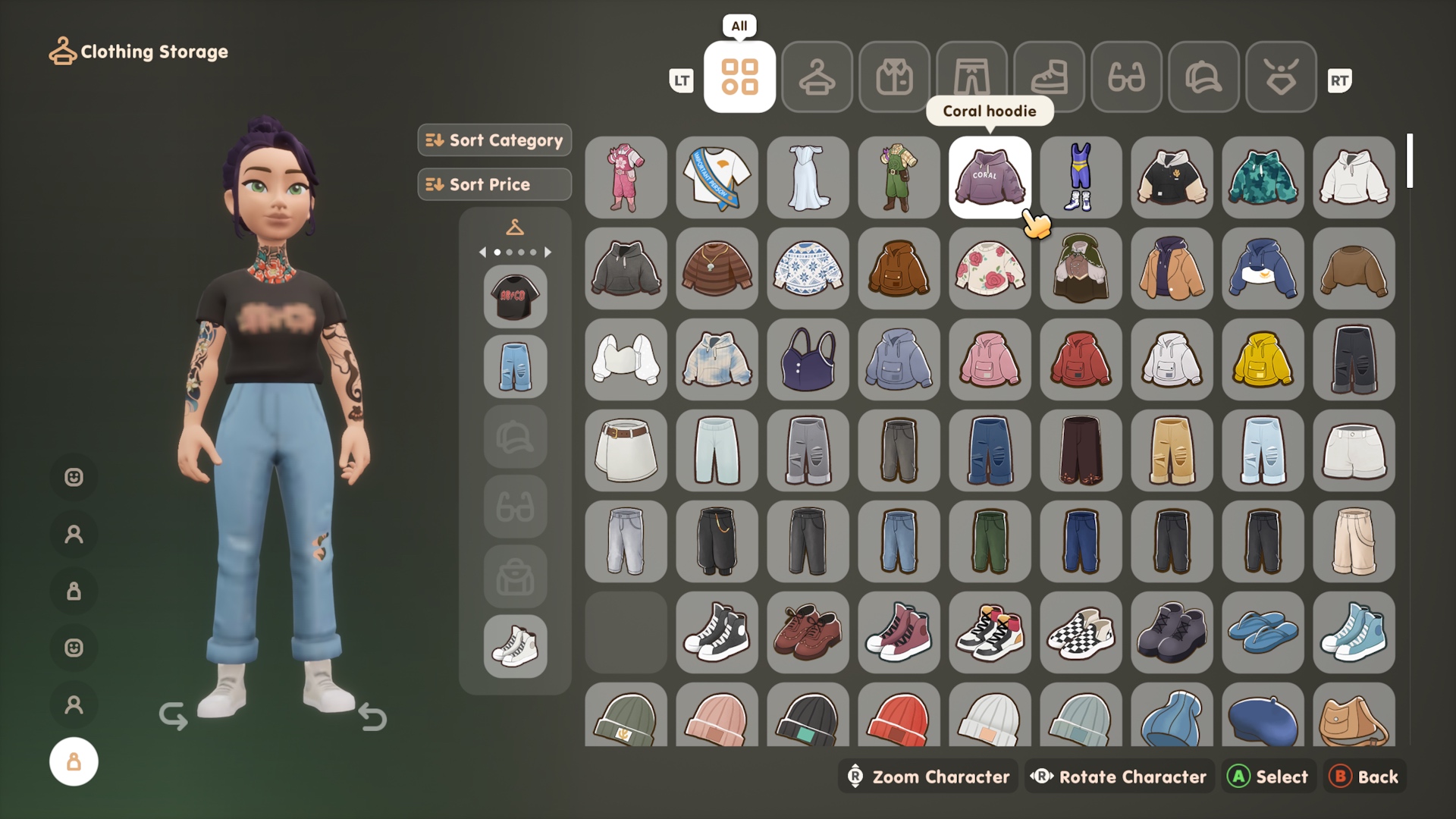Image resolution: width=1456 pixels, height=819 pixels.
Task: Select the highlighted white outfit preset button
Action: pyautogui.click(x=74, y=761)
